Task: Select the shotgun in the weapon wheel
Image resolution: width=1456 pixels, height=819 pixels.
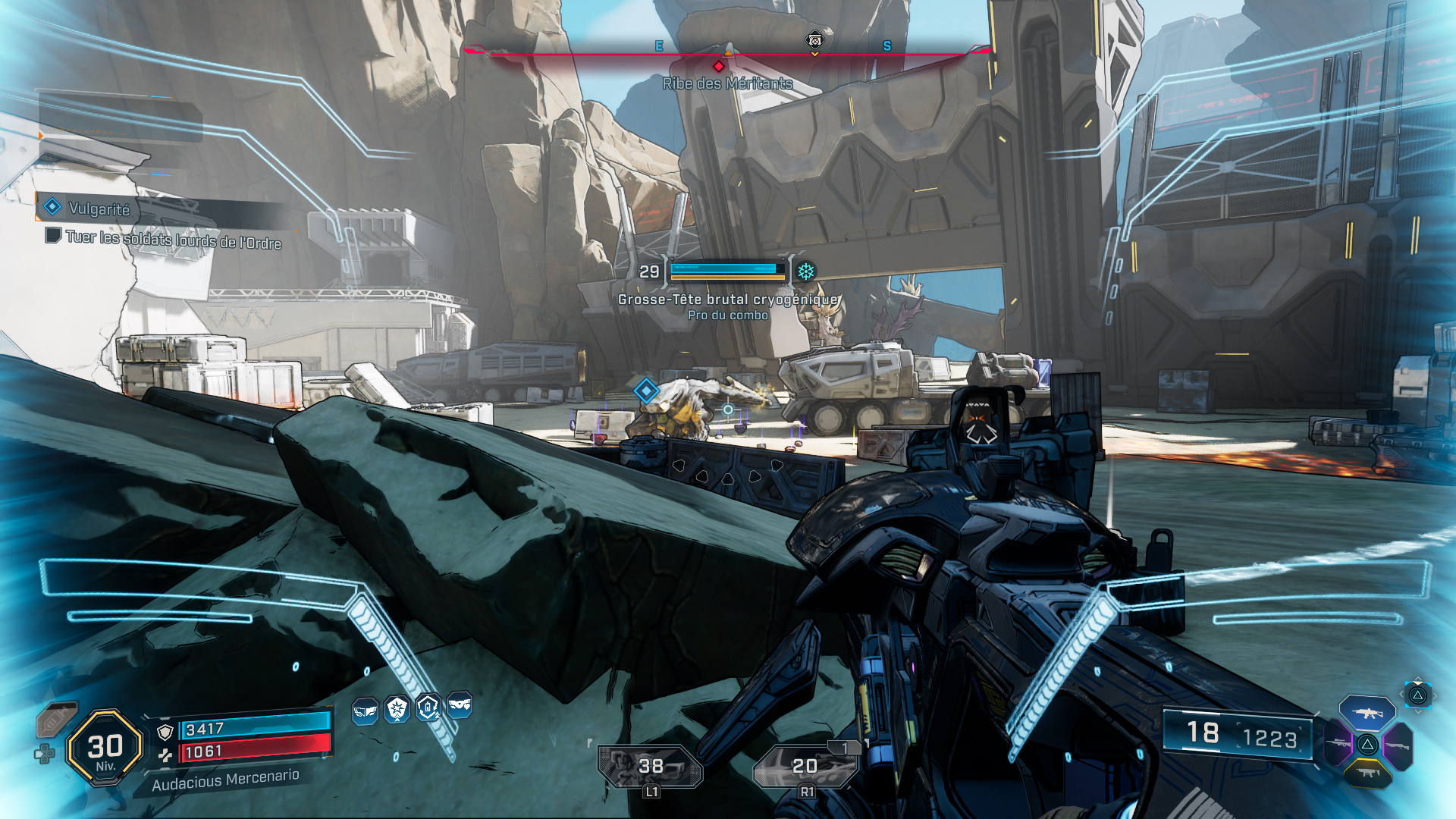Action: point(1397,745)
